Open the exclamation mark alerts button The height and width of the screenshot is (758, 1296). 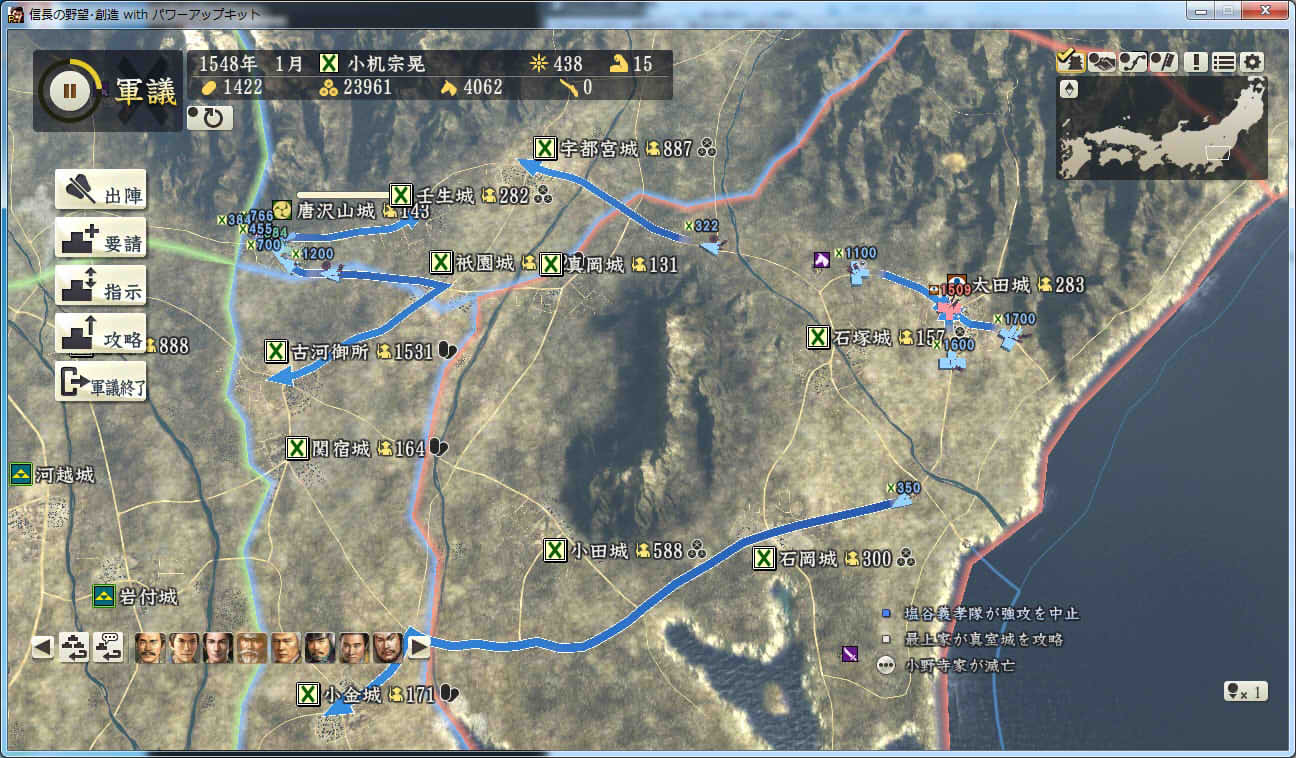[1195, 62]
